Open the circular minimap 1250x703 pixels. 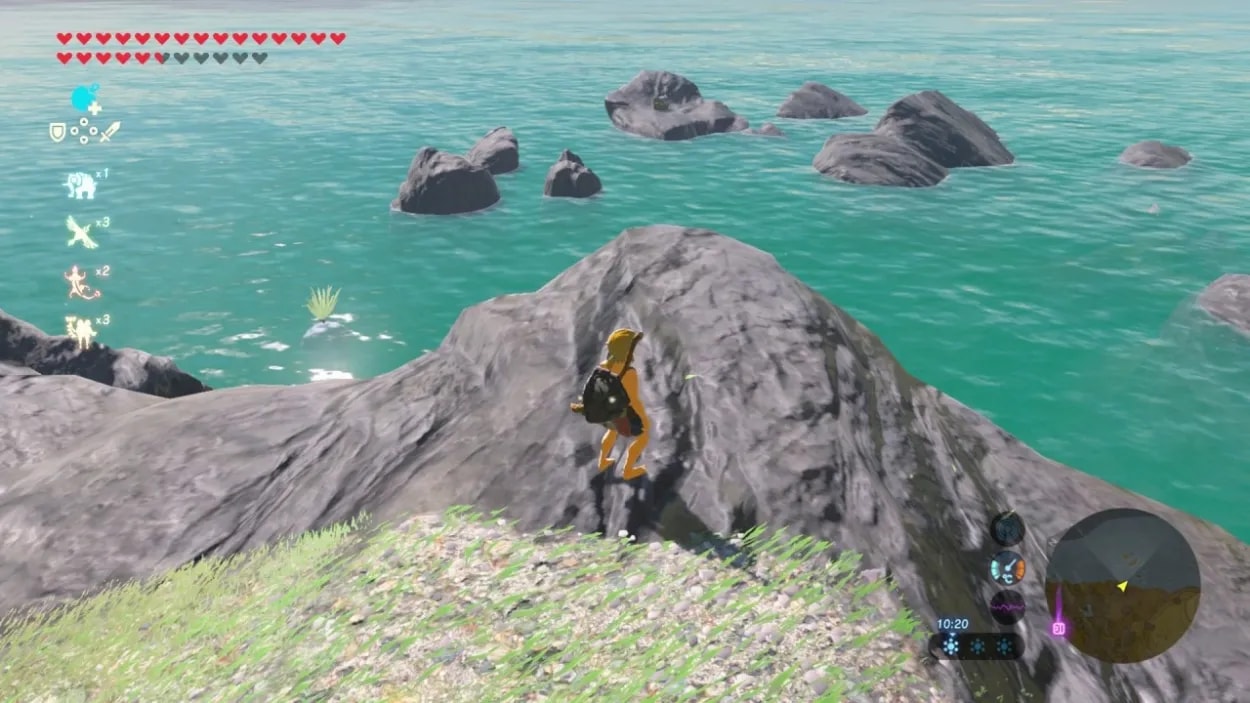coord(1122,585)
